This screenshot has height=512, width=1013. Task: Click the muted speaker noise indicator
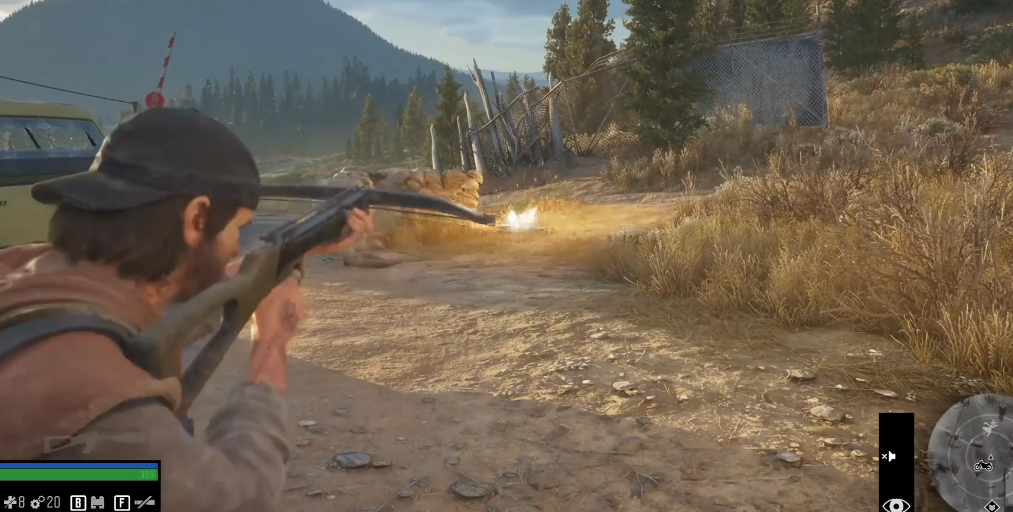pos(888,456)
